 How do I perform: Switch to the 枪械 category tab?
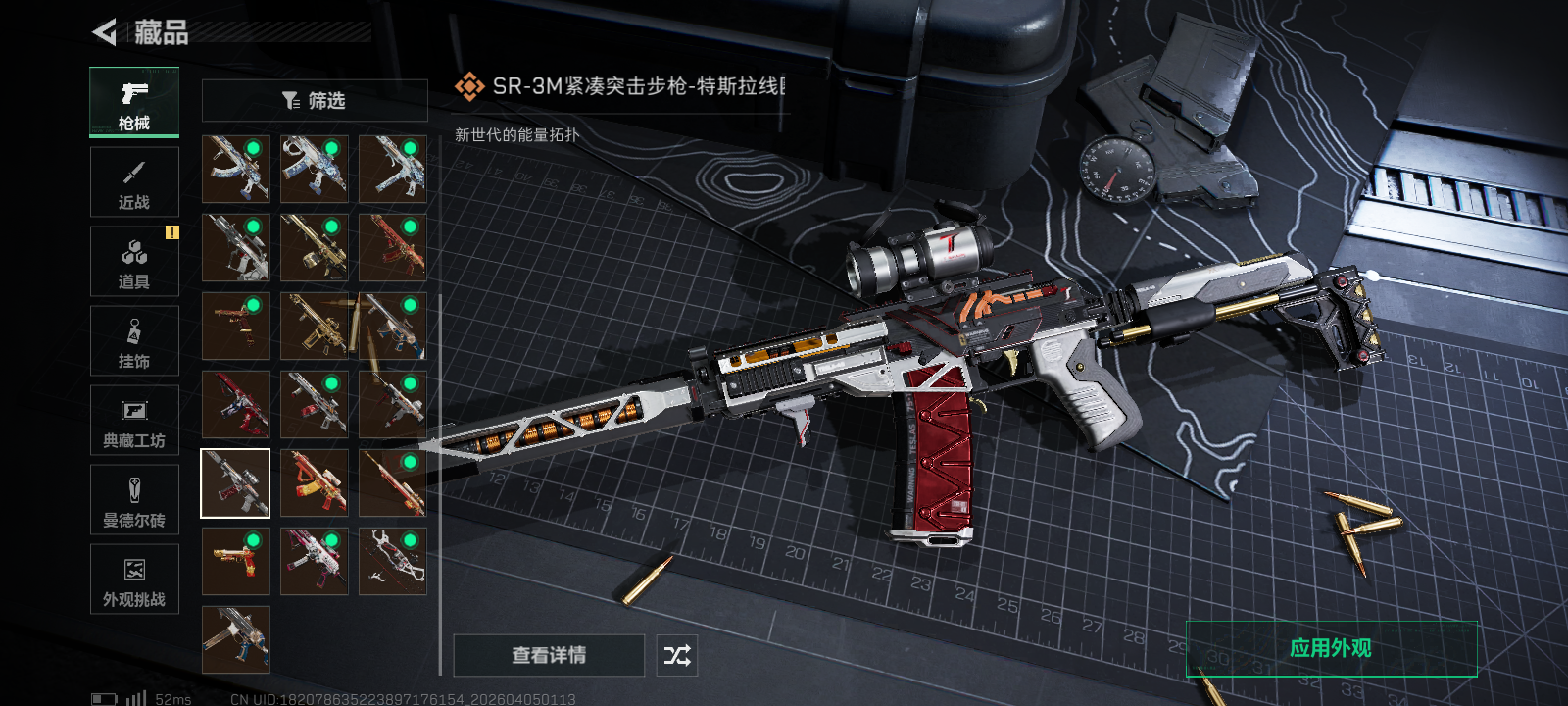(x=134, y=102)
